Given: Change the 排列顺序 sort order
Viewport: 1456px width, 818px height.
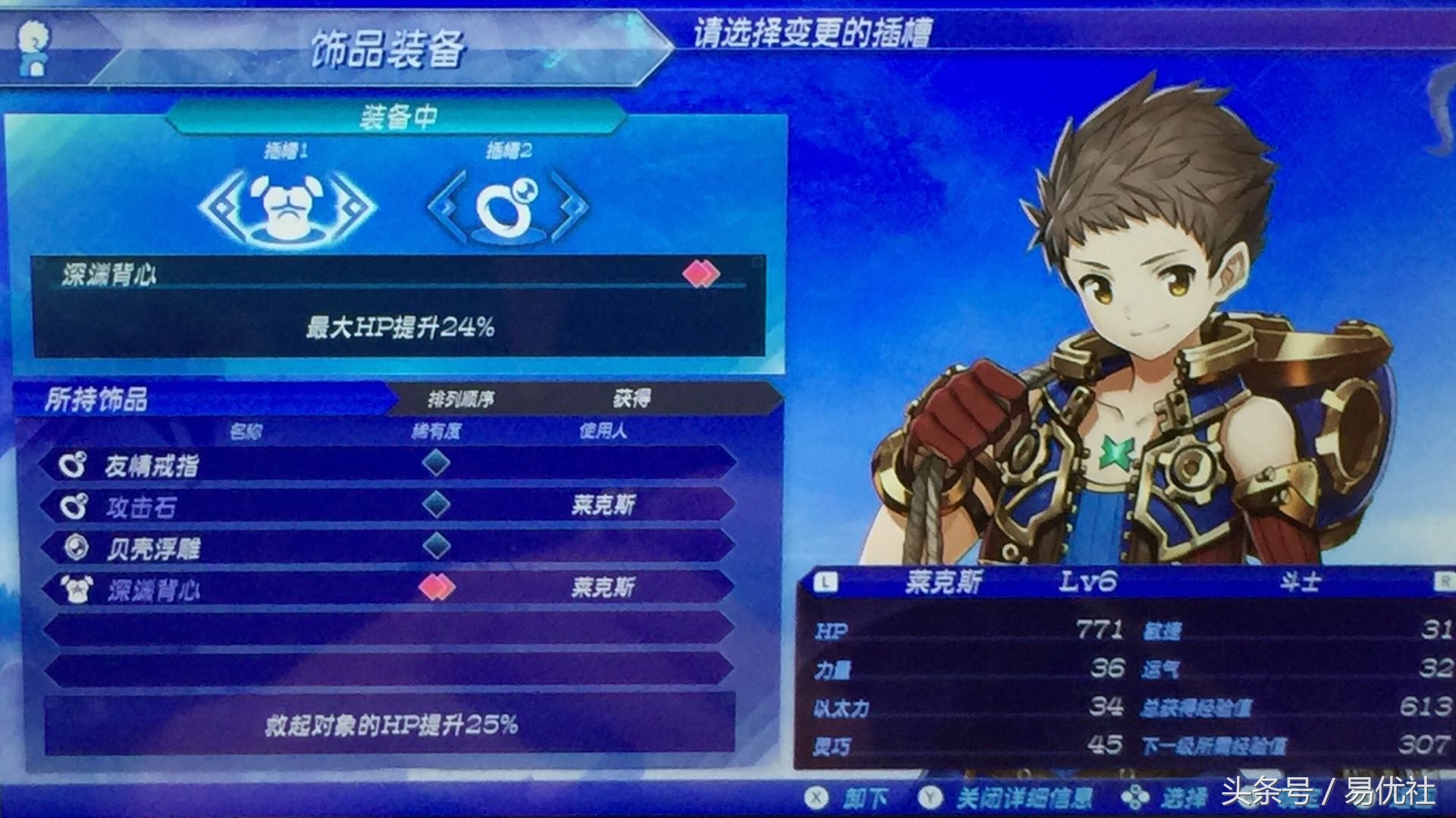Looking at the screenshot, I should tap(460, 399).
